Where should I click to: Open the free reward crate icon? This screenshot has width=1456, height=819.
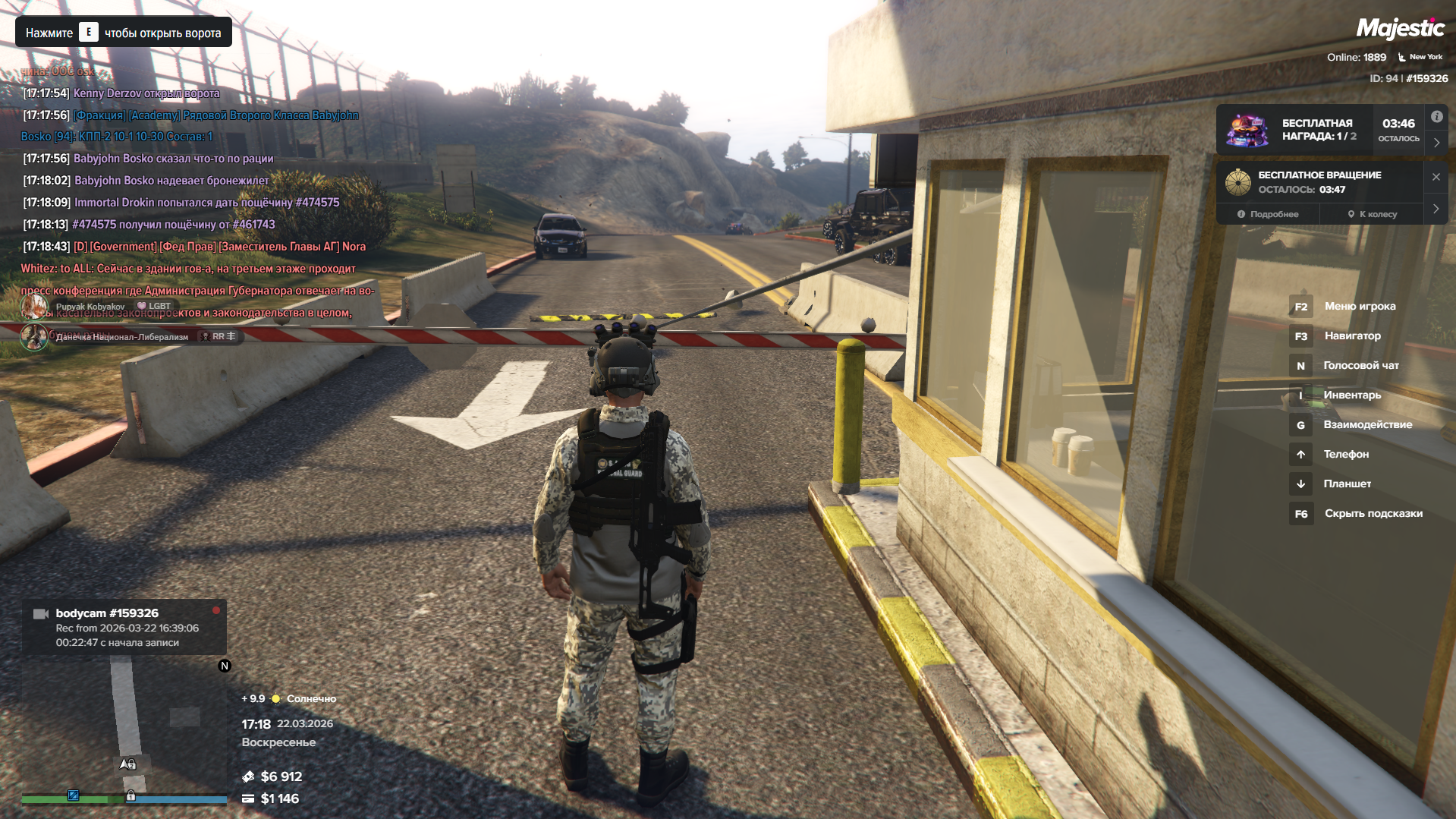[x=1247, y=130]
